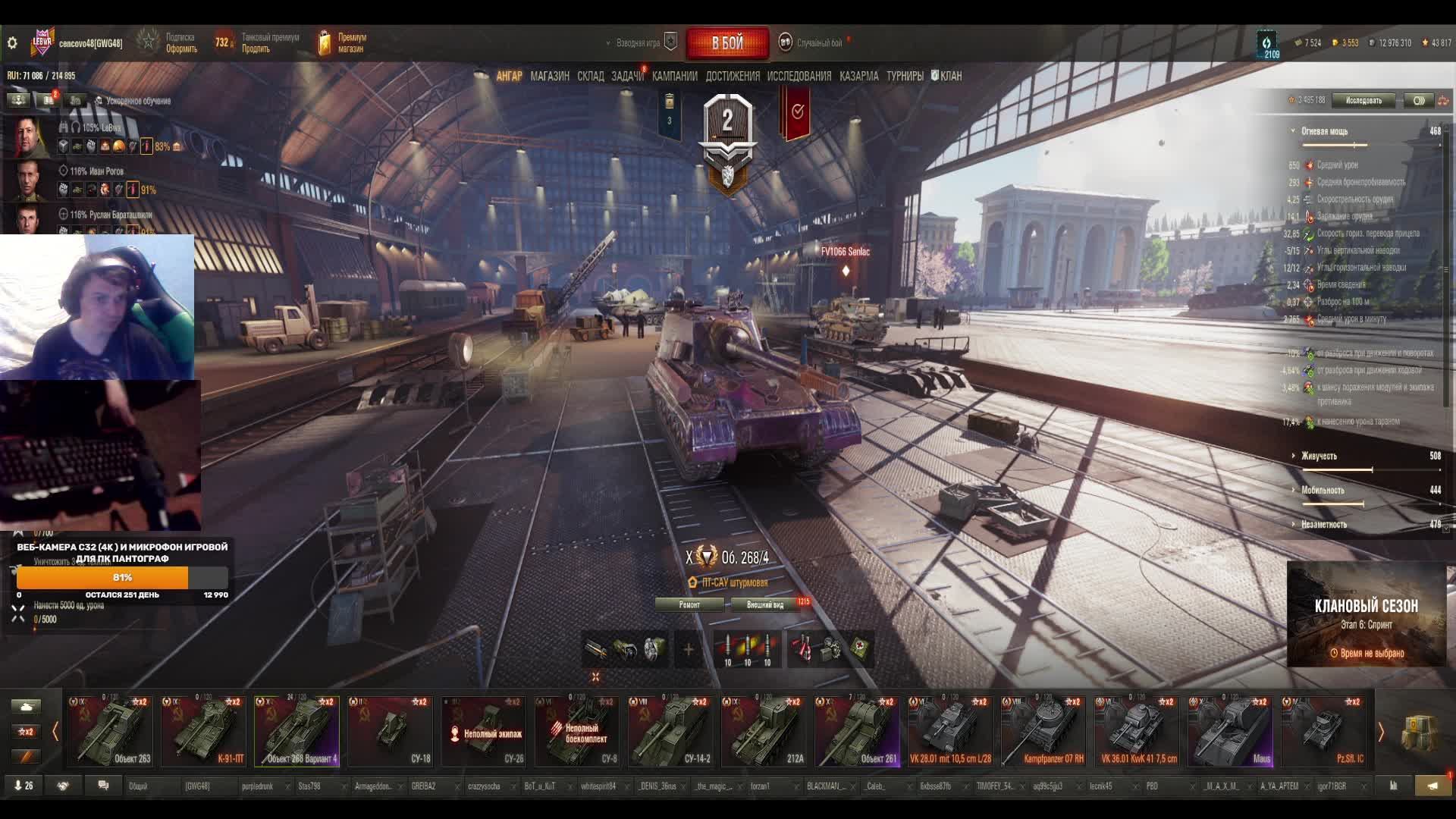The image size is (1456, 819).
Task: Open the settings gear icon
Action: point(12,43)
